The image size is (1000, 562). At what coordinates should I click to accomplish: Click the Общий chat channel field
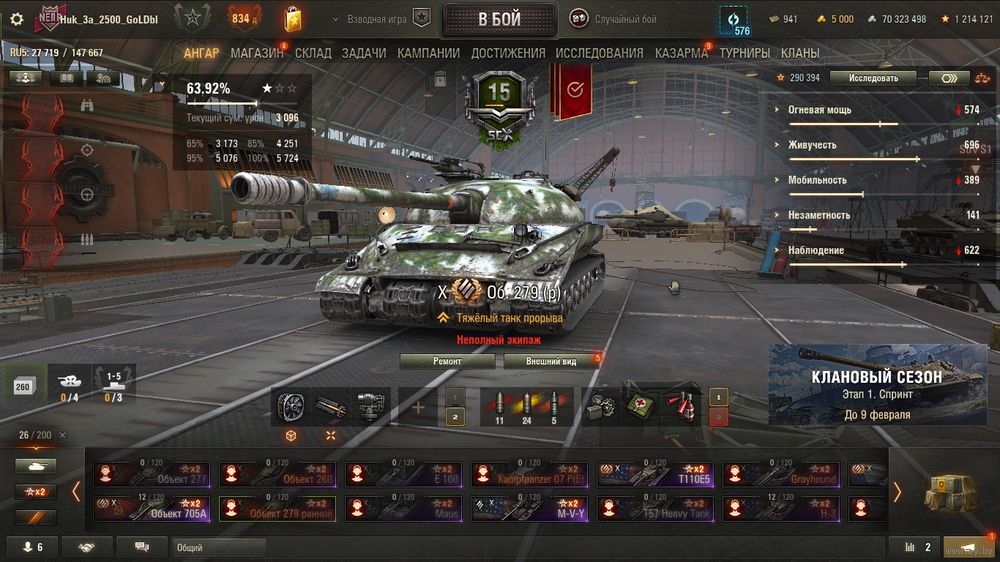218,547
